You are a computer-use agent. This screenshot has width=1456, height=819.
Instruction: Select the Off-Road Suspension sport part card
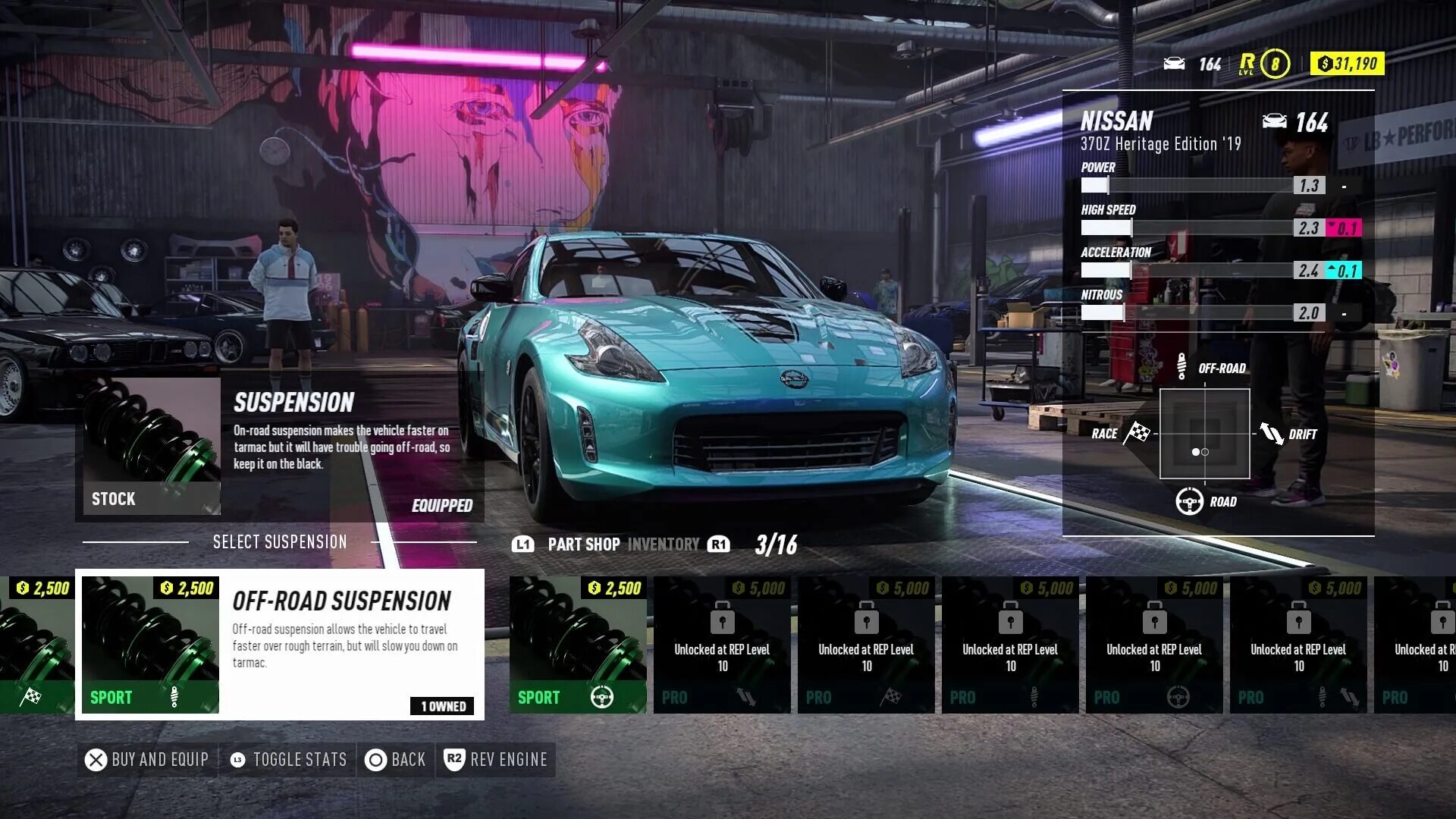(279, 644)
